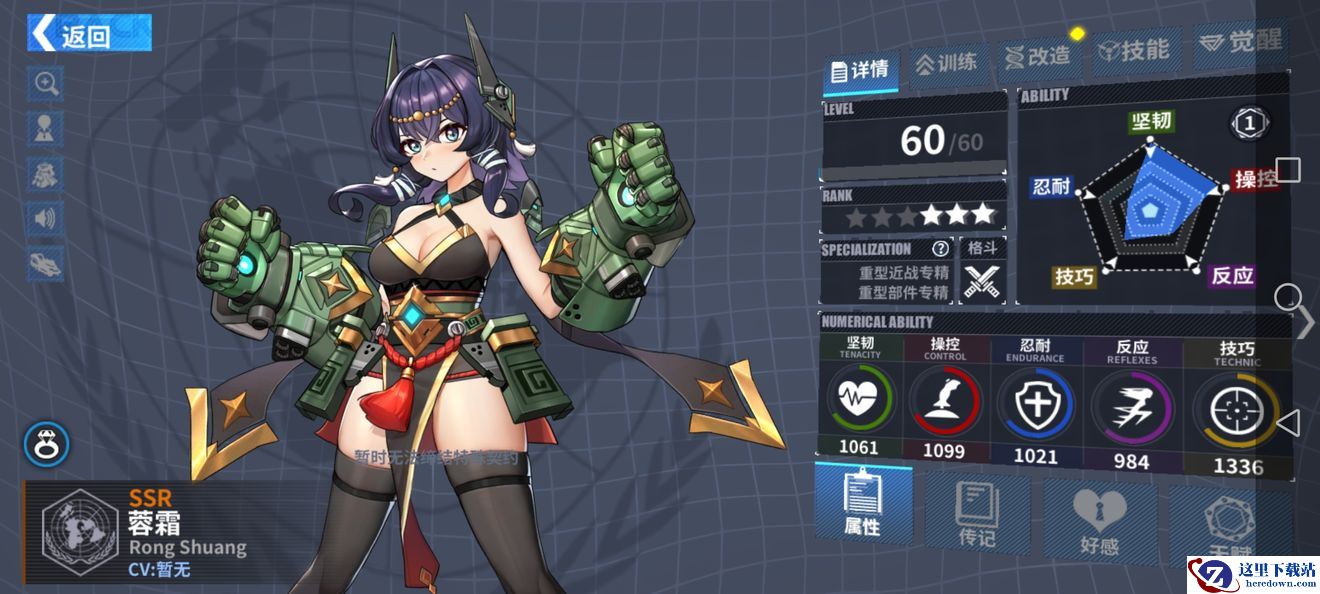Select the mech vehicle icon
Screen dimensions: 1320x594
[x=46, y=262]
